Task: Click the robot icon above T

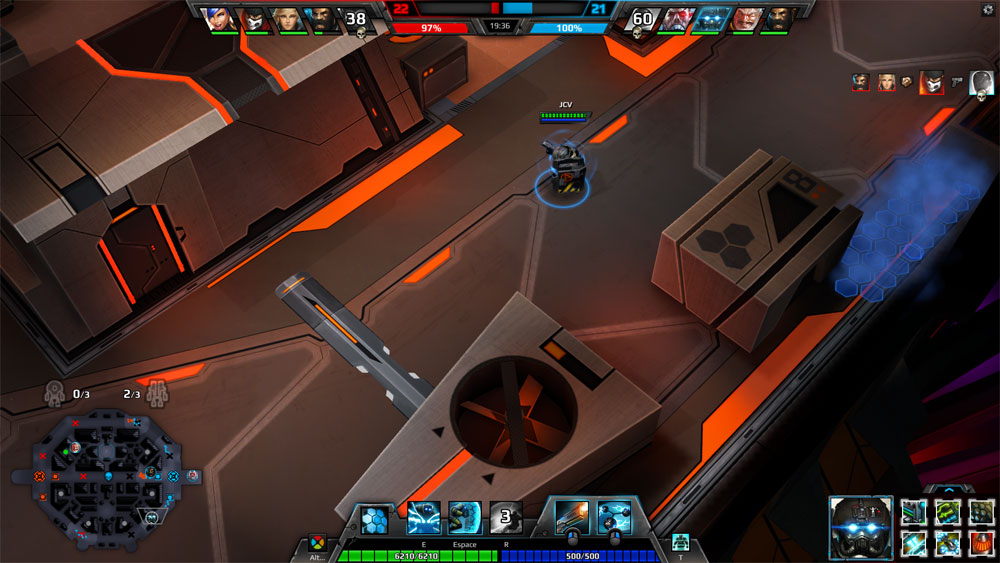Action: pos(681,542)
